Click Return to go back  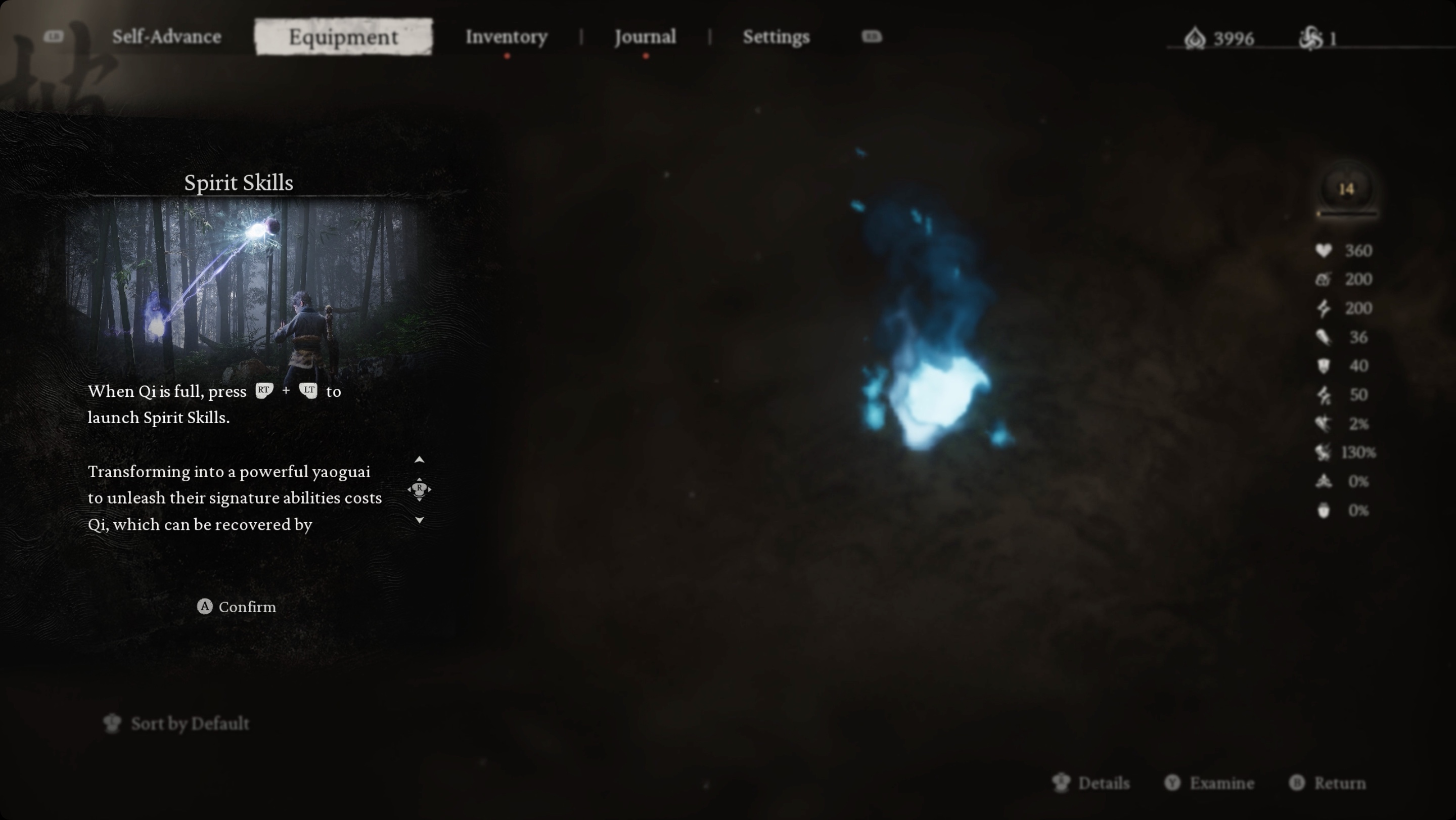tap(1328, 783)
